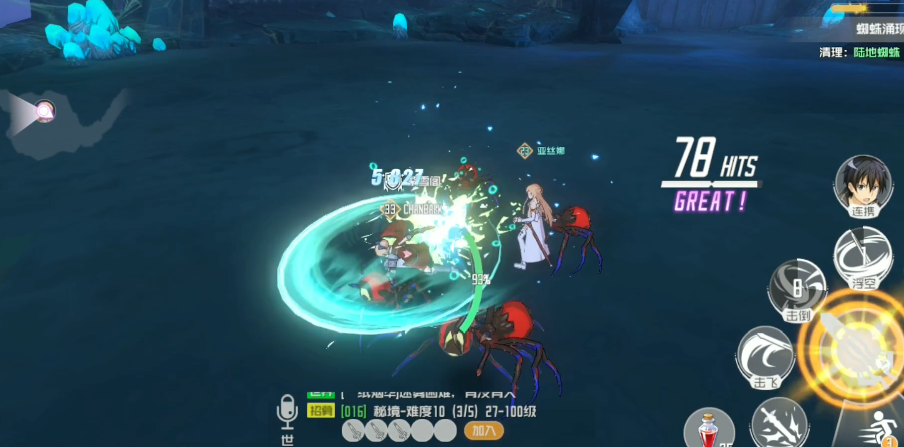Activate the downward sword strike skill
904x447 pixels.
tap(779, 423)
